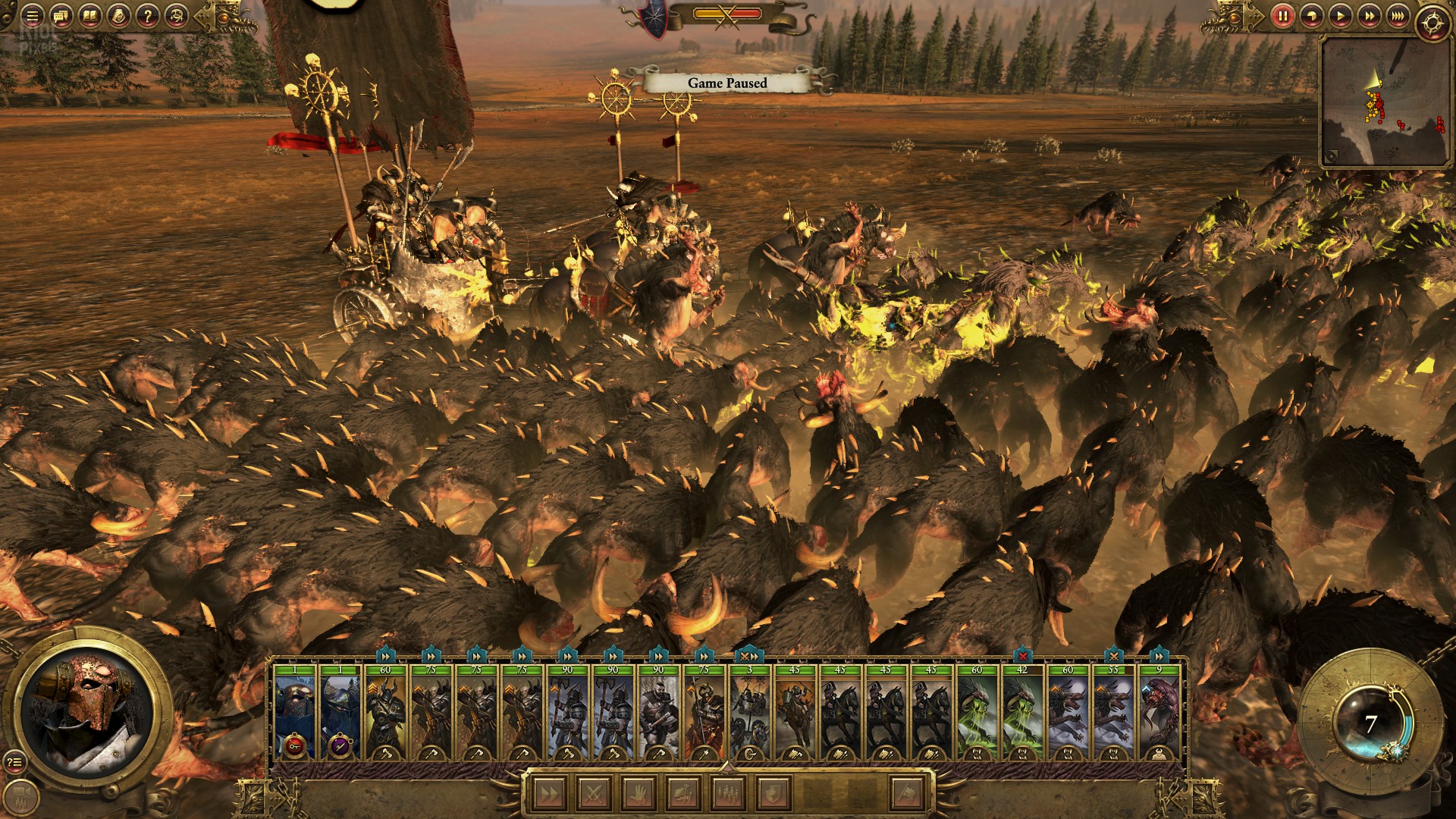
Task: Set the fastest four-arrow game speed
Action: pyautogui.click(x=1398, y=15)
